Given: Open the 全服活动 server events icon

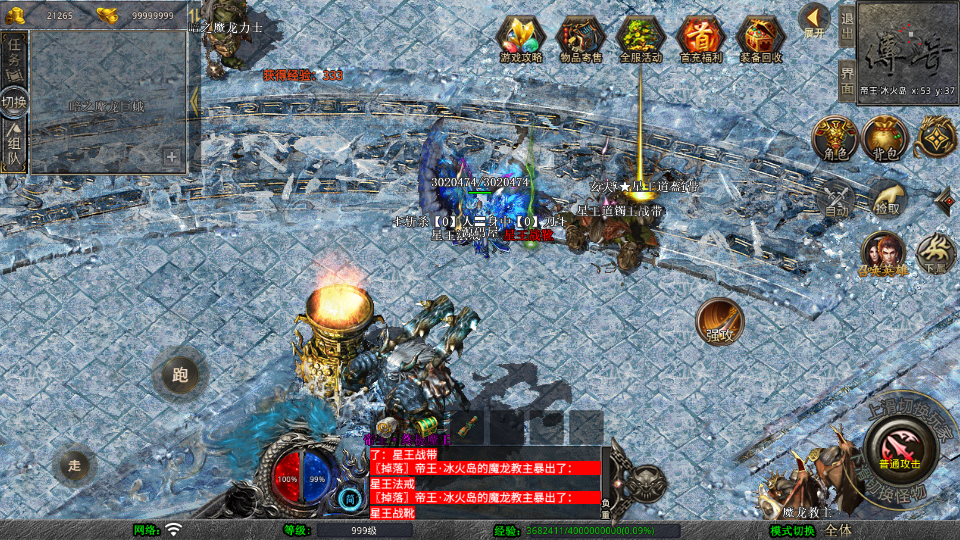Looking at the screenshot, I should 641,38.
